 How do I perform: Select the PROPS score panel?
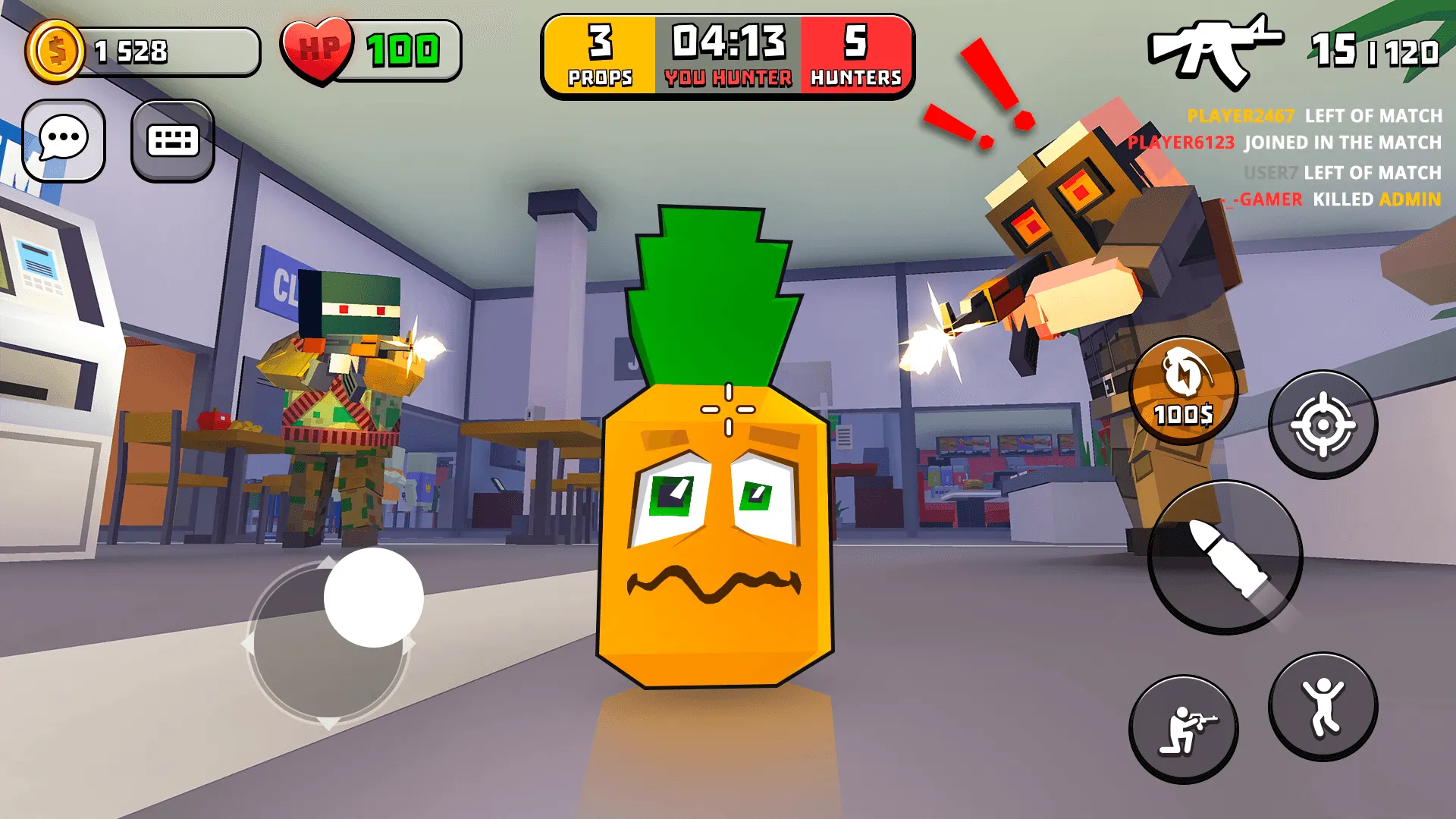pos(598,55)
